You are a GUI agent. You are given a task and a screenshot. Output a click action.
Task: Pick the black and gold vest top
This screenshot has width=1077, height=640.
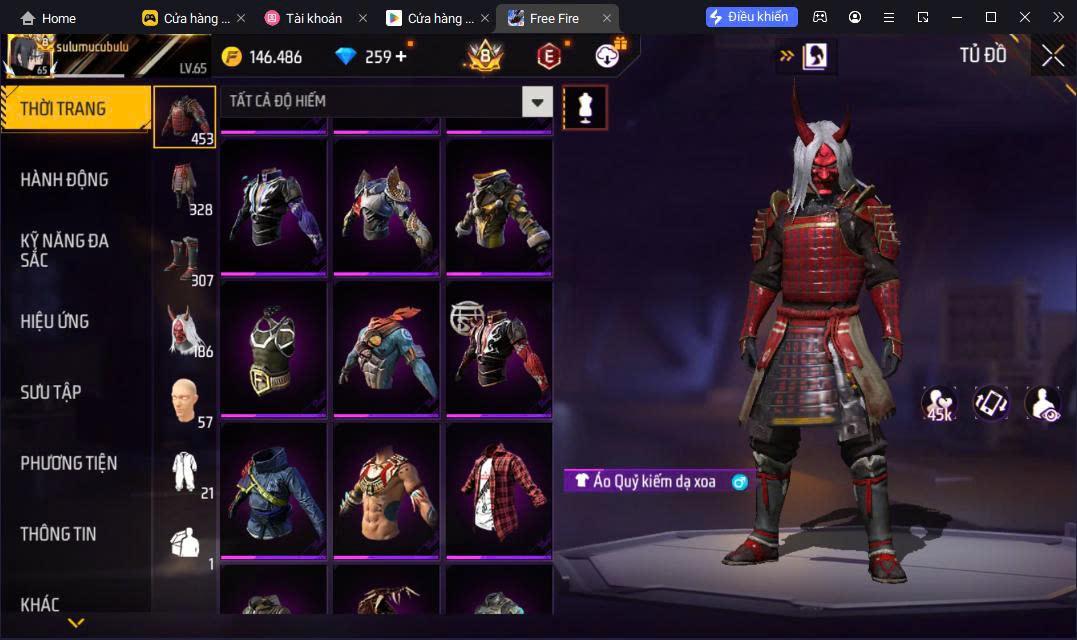pyautogui.click(x=272, y=347)
